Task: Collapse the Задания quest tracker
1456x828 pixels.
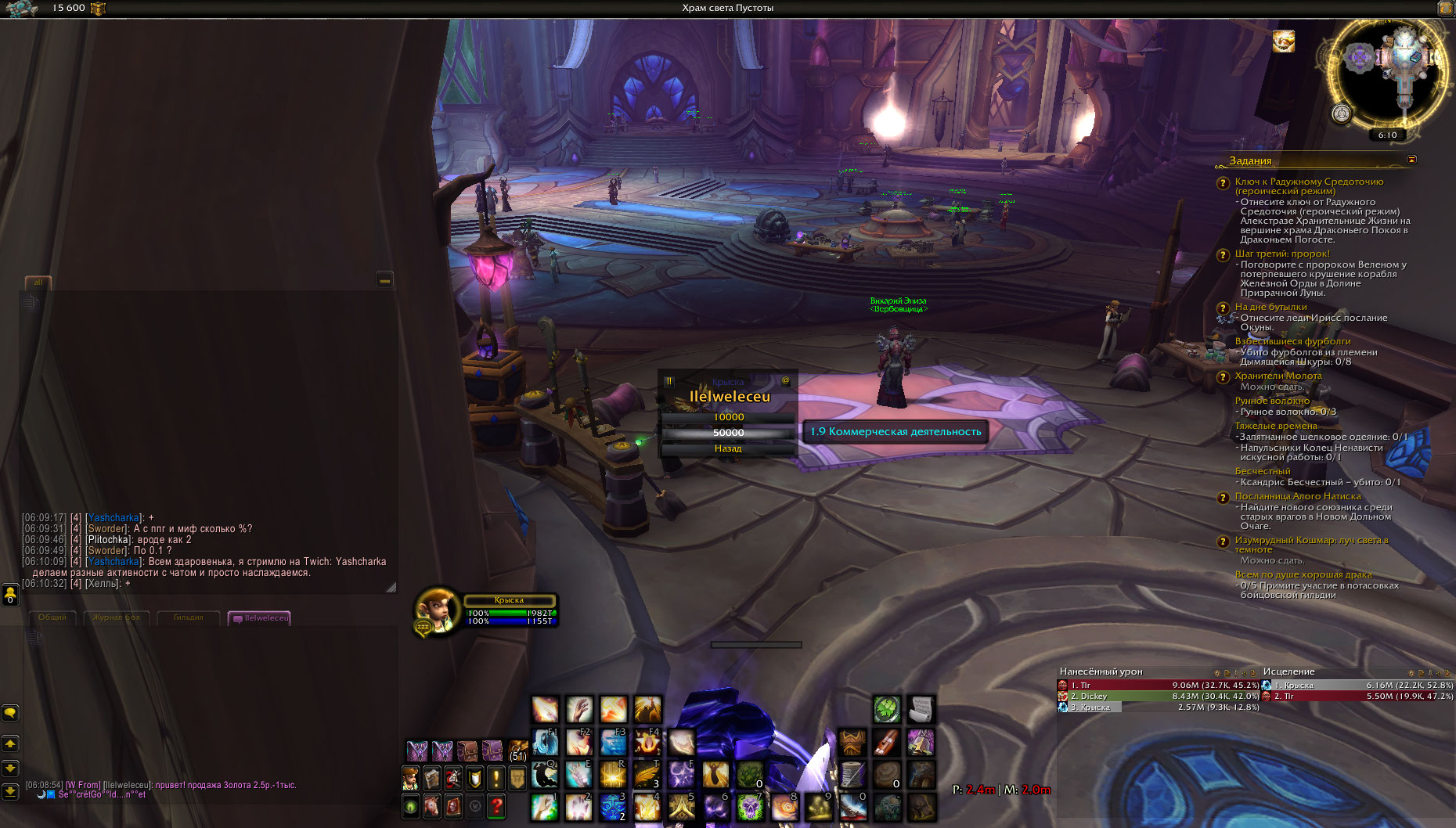Action: (x=1411, y=160)
